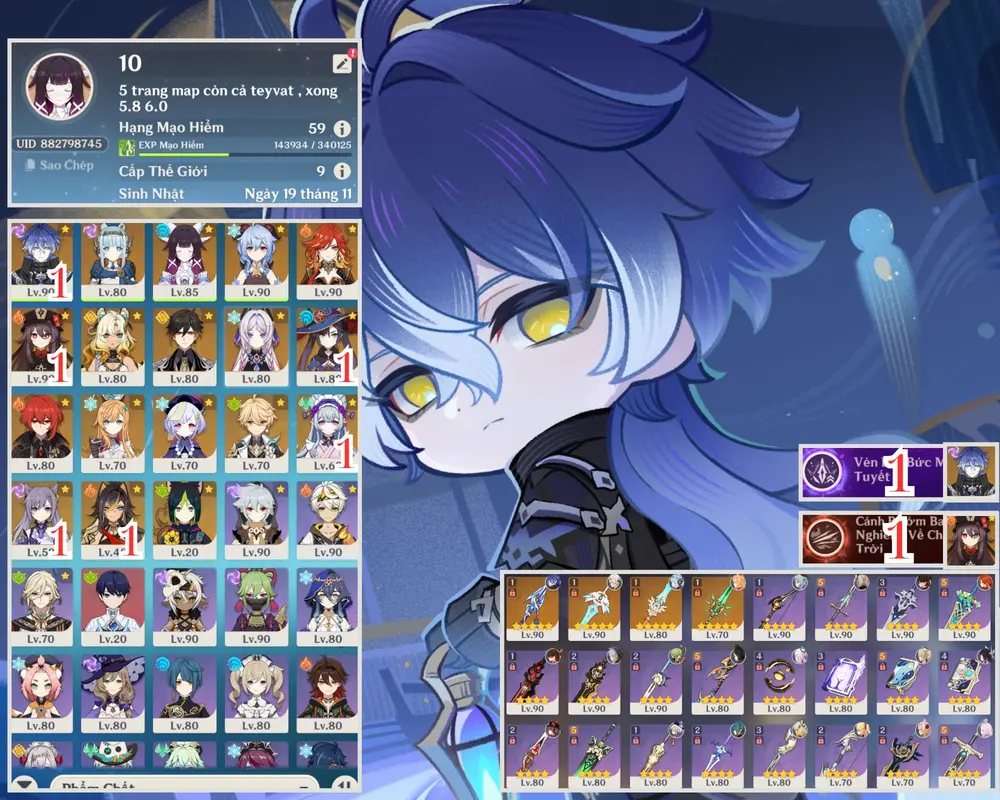This screenshot has height=800, width=1000.
Task: Open the Hạng Mạo Hiểm info icon
Action: pos(342,128)
